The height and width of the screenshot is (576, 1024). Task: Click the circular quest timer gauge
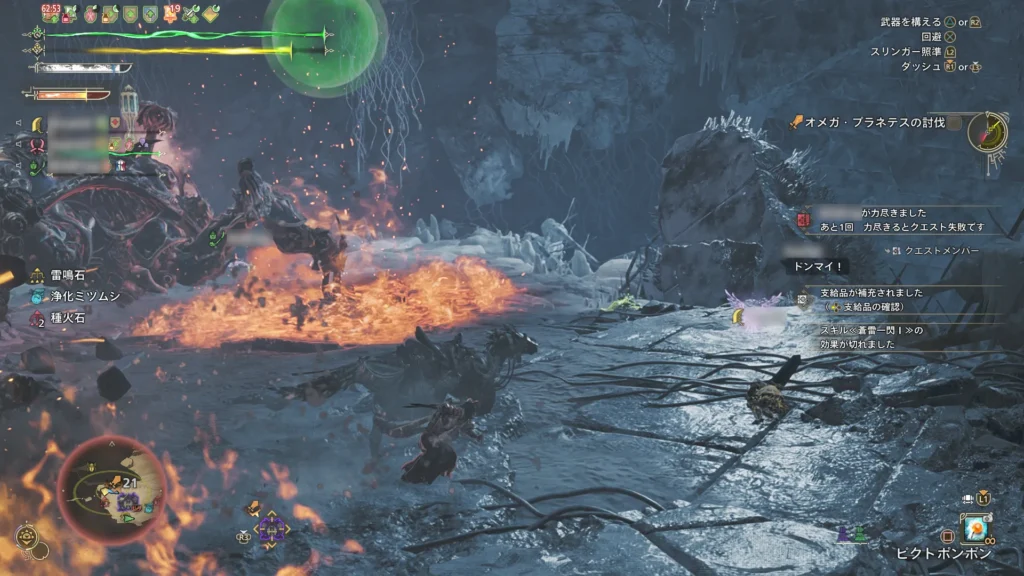(x=987, y=131)
